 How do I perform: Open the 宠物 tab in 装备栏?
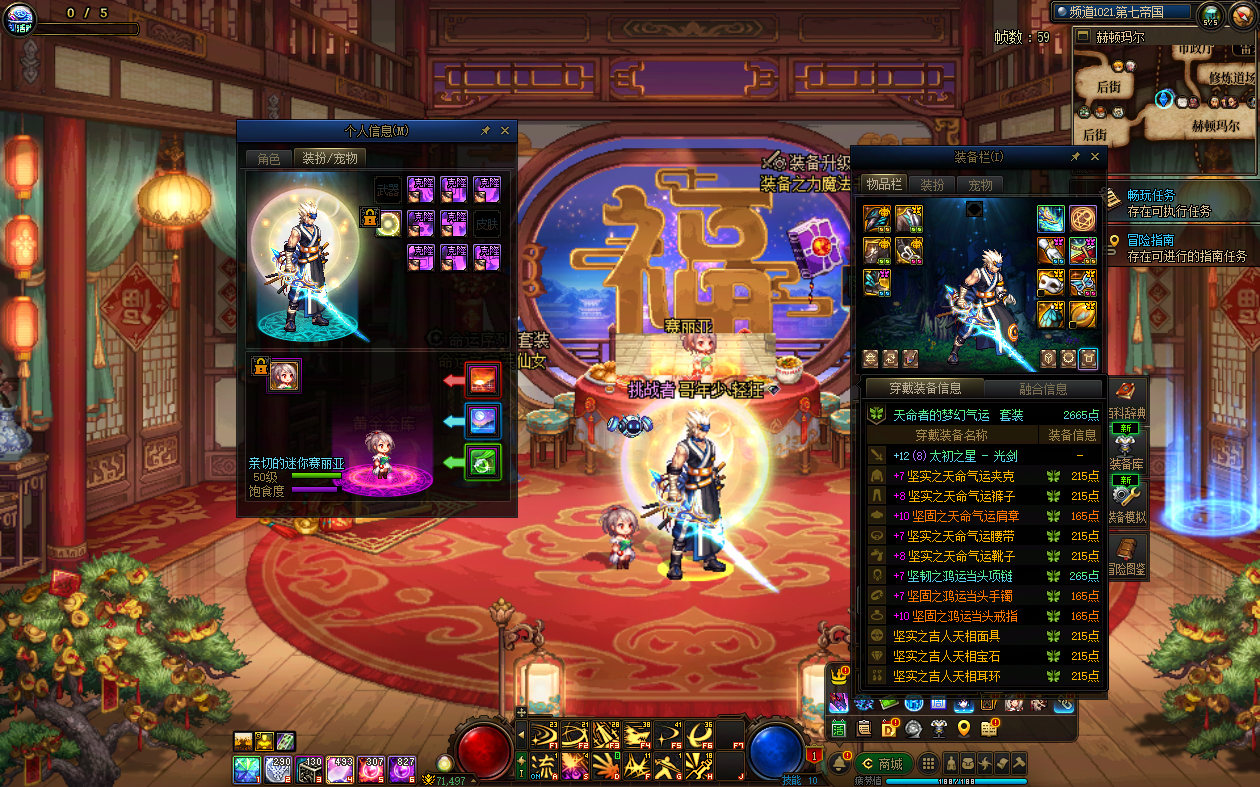tap(980, 185)
